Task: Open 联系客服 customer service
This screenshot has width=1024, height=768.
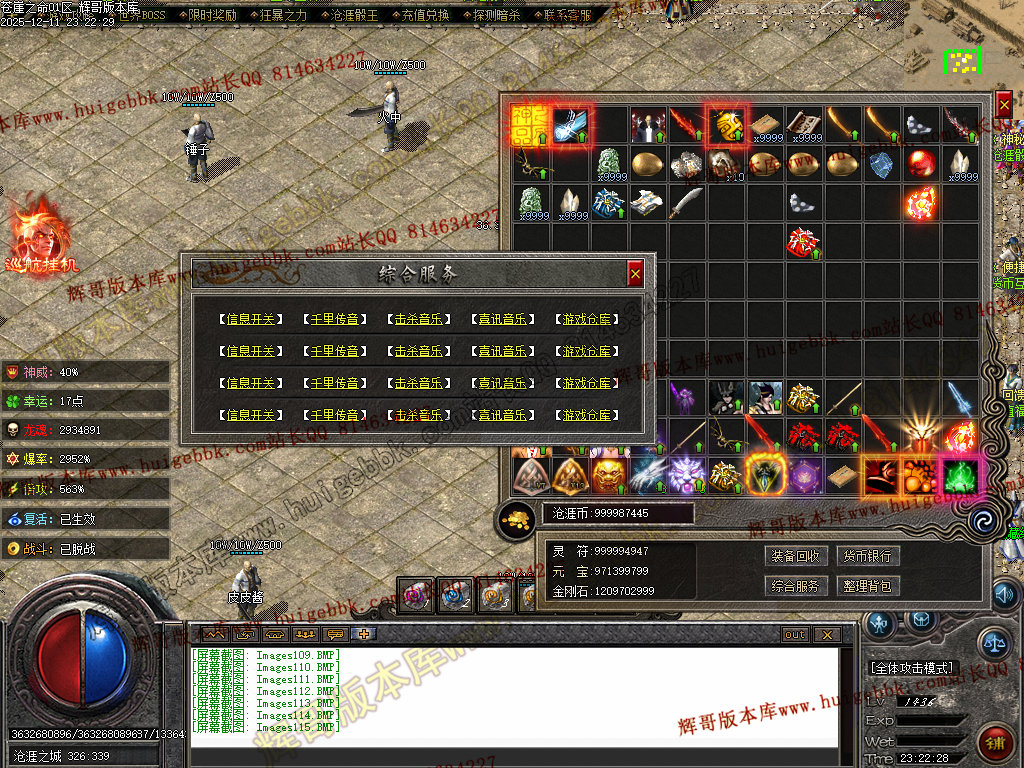Action: click(566, 15)
